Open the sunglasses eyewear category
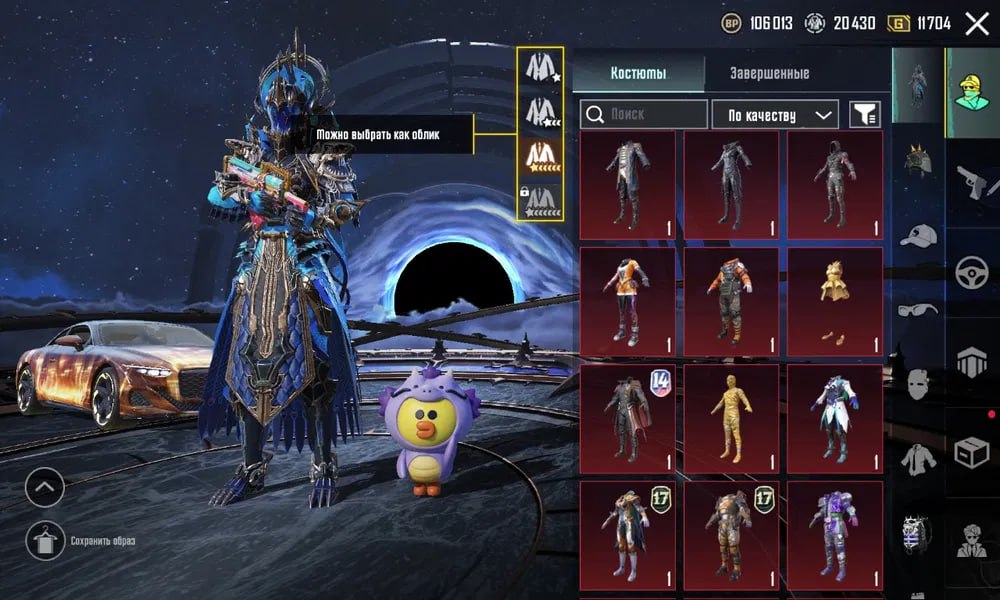 (917, 310)
